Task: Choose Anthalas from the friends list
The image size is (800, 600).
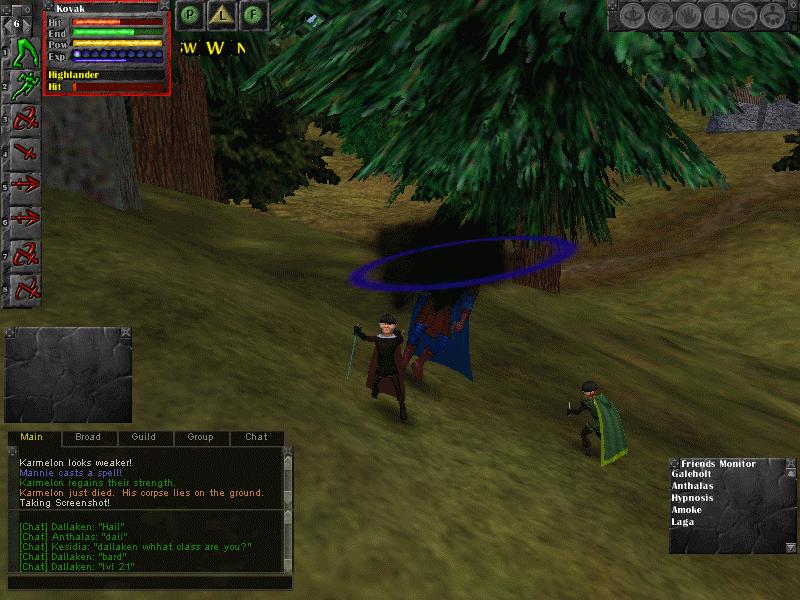Action: tap(694, 486)
